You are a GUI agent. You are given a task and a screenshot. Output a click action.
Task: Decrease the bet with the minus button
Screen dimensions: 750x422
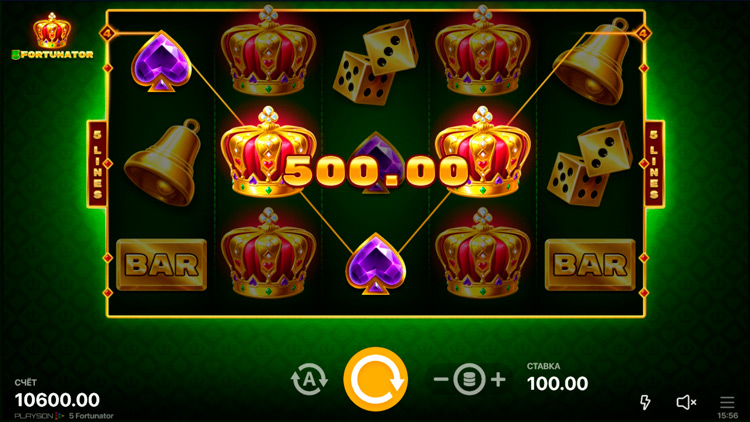pos(441,380)
